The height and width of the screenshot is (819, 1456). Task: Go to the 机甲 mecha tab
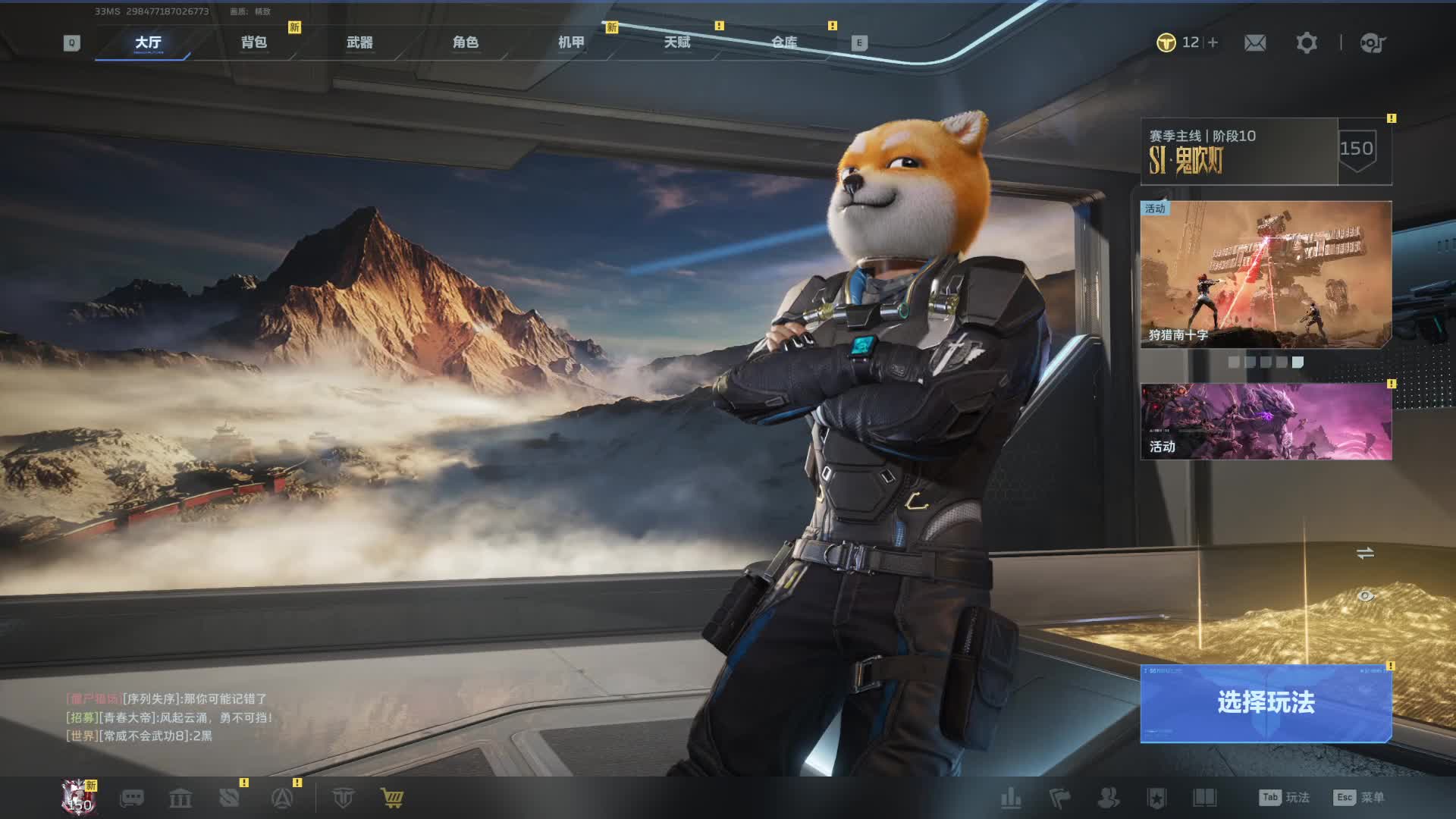click(572, 42)
